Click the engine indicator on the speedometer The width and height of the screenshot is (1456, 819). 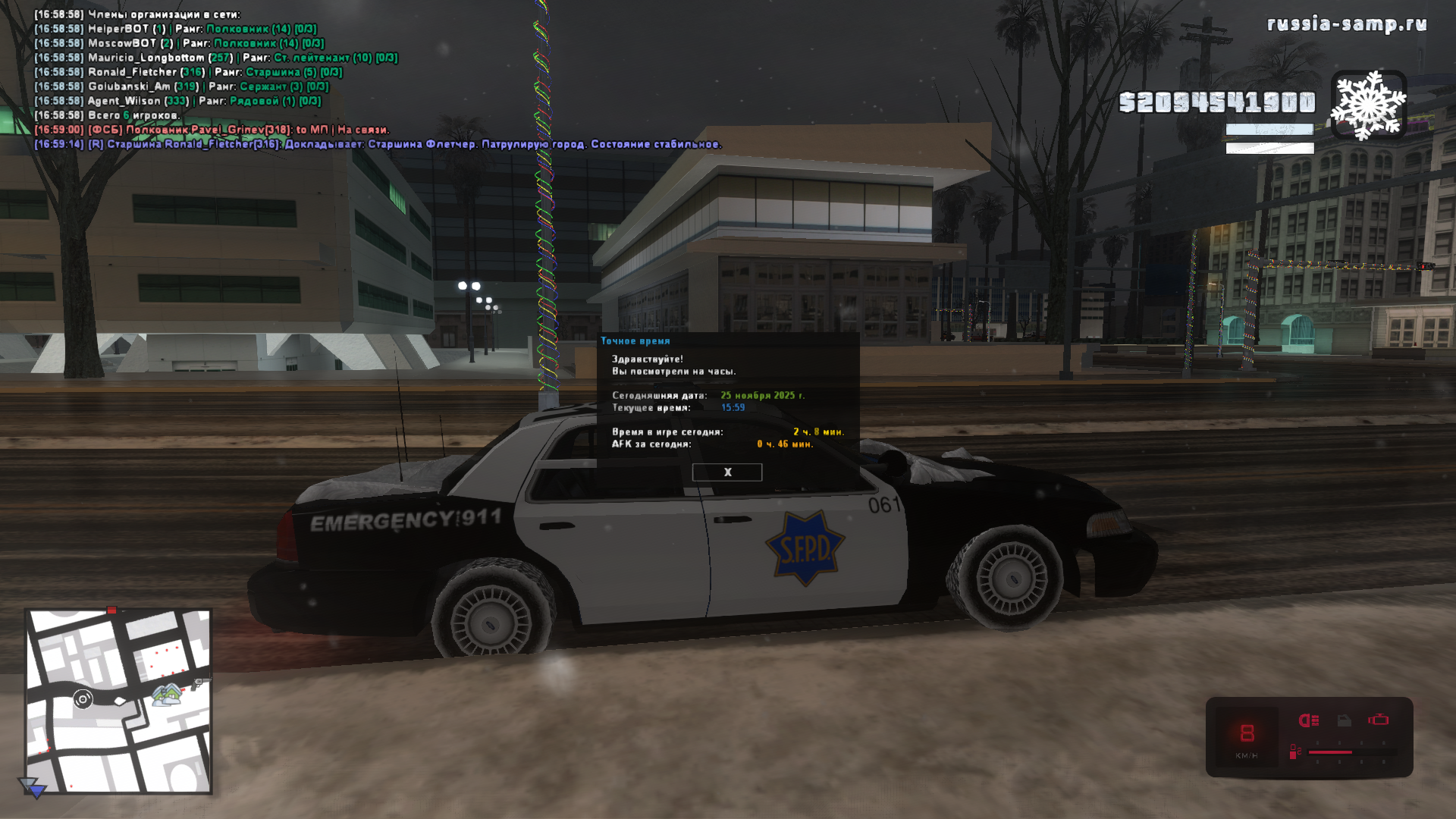(x=1378, y=720)
